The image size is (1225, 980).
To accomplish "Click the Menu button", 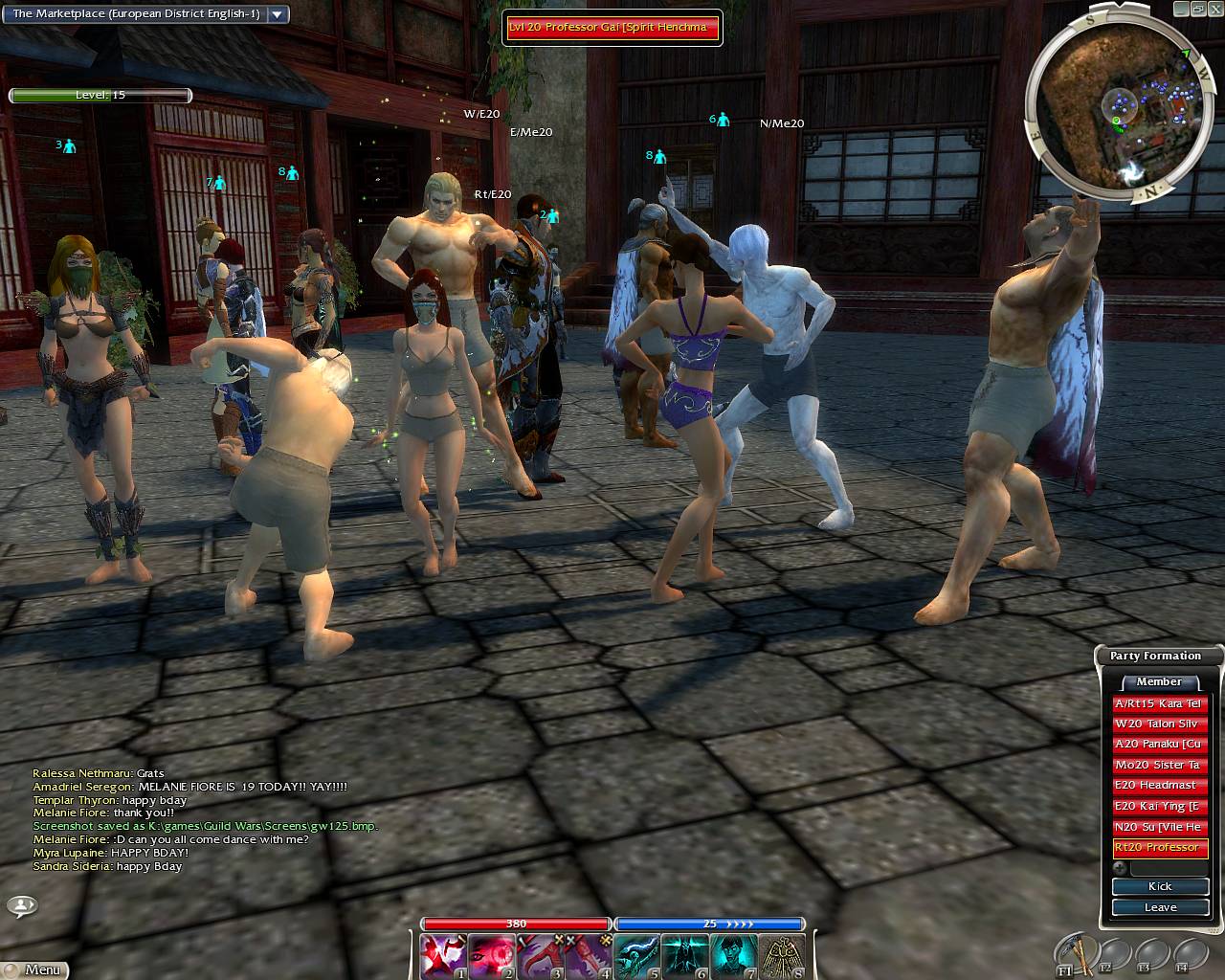I will [x=35, y=969].
